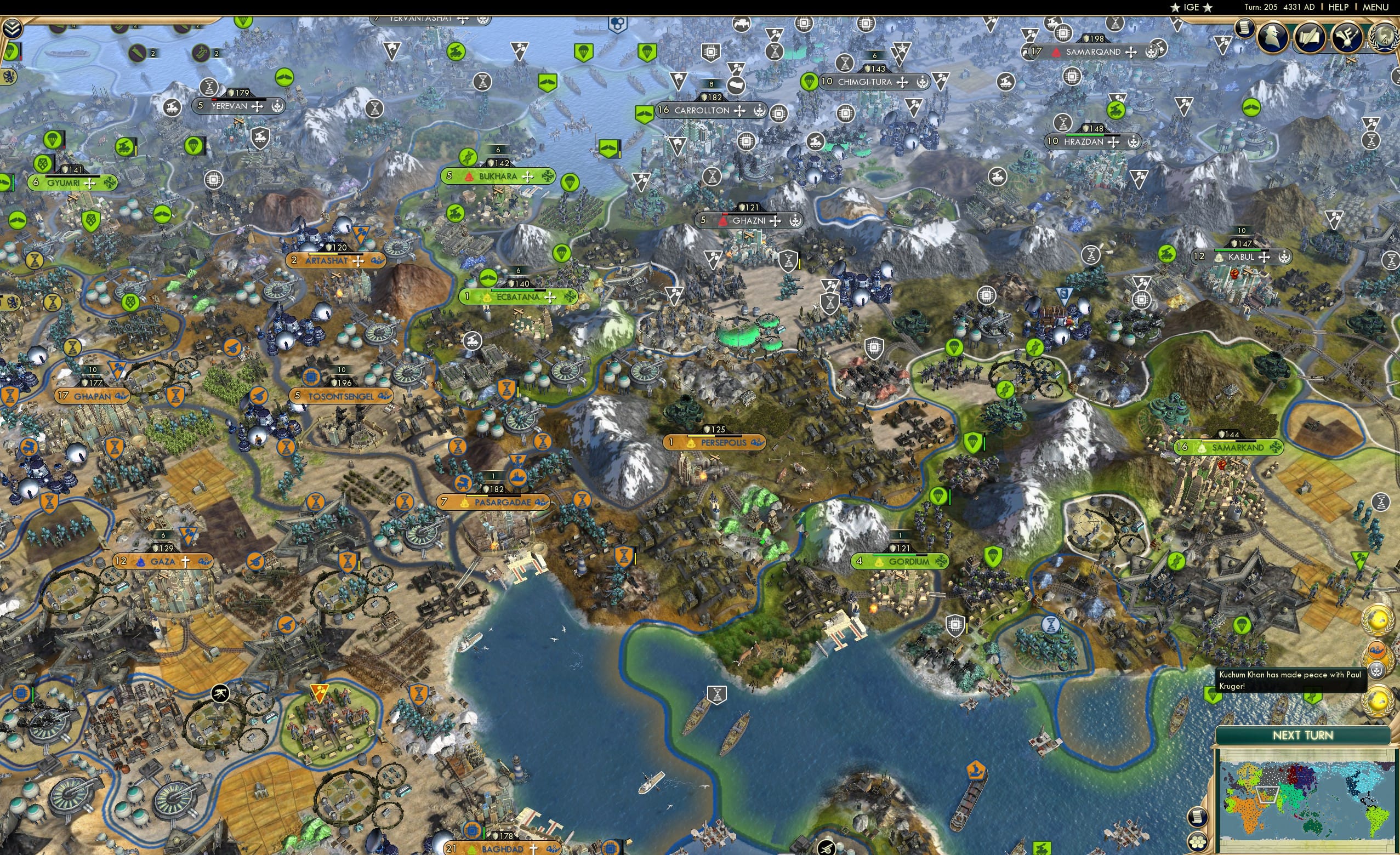The width and height of the screenshot is (1400, 855).
Task: Click the scroll icon beside the minimap
Action: click(x=1197, y=817)
